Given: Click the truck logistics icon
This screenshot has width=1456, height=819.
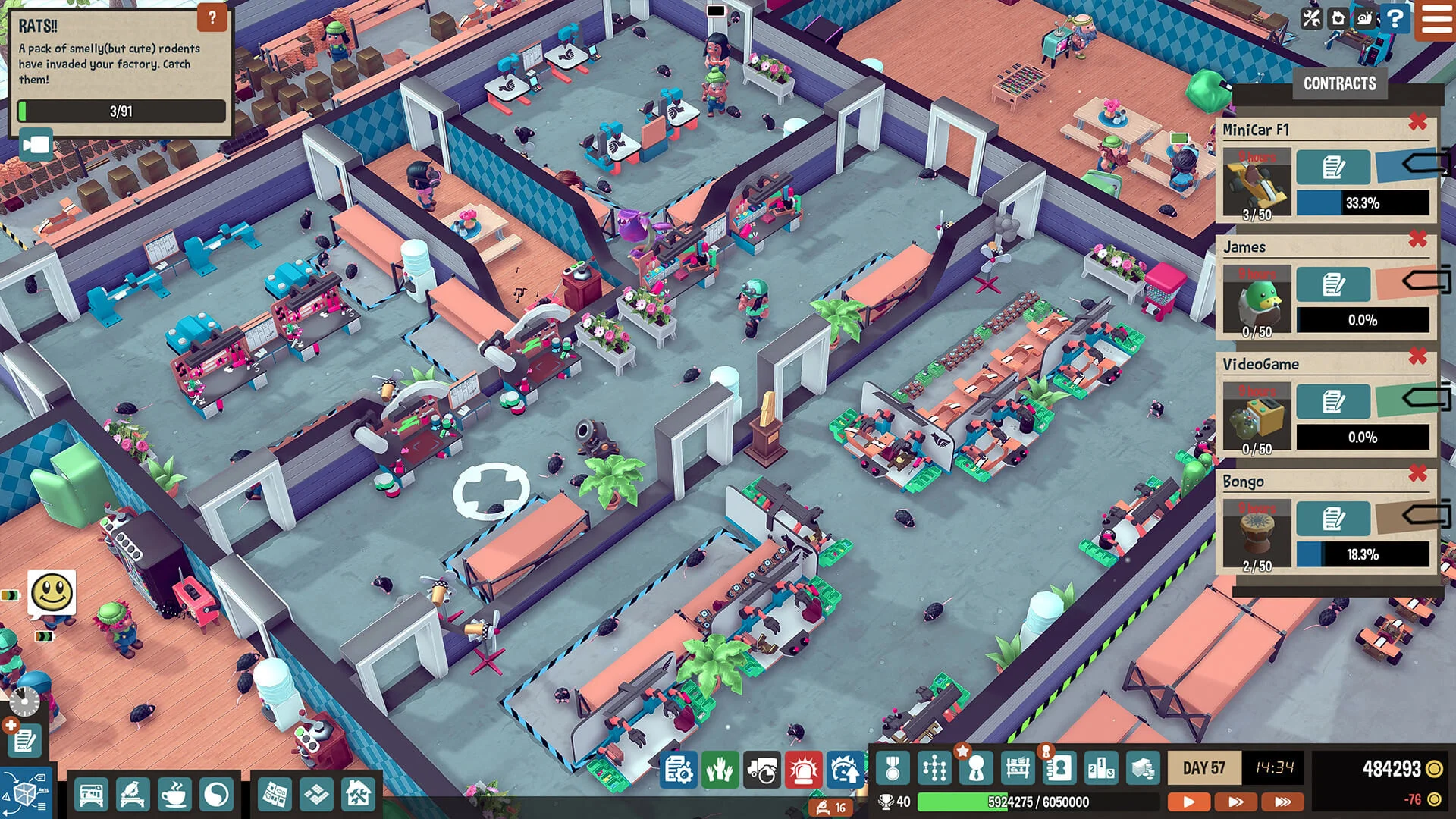Looking at the screenshot, I should pos(761,768).
